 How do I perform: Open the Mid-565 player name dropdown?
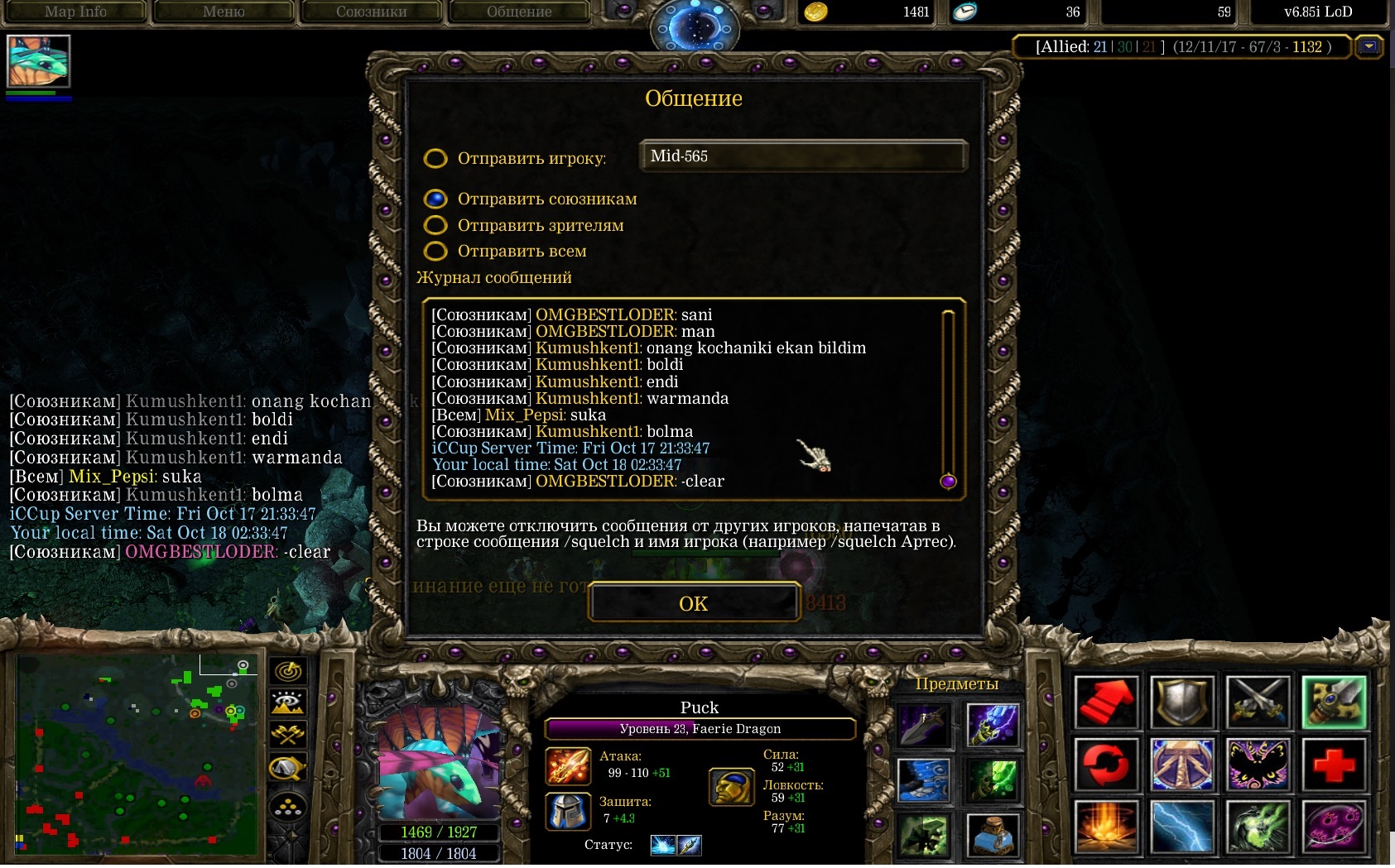[x=801, y=156]
